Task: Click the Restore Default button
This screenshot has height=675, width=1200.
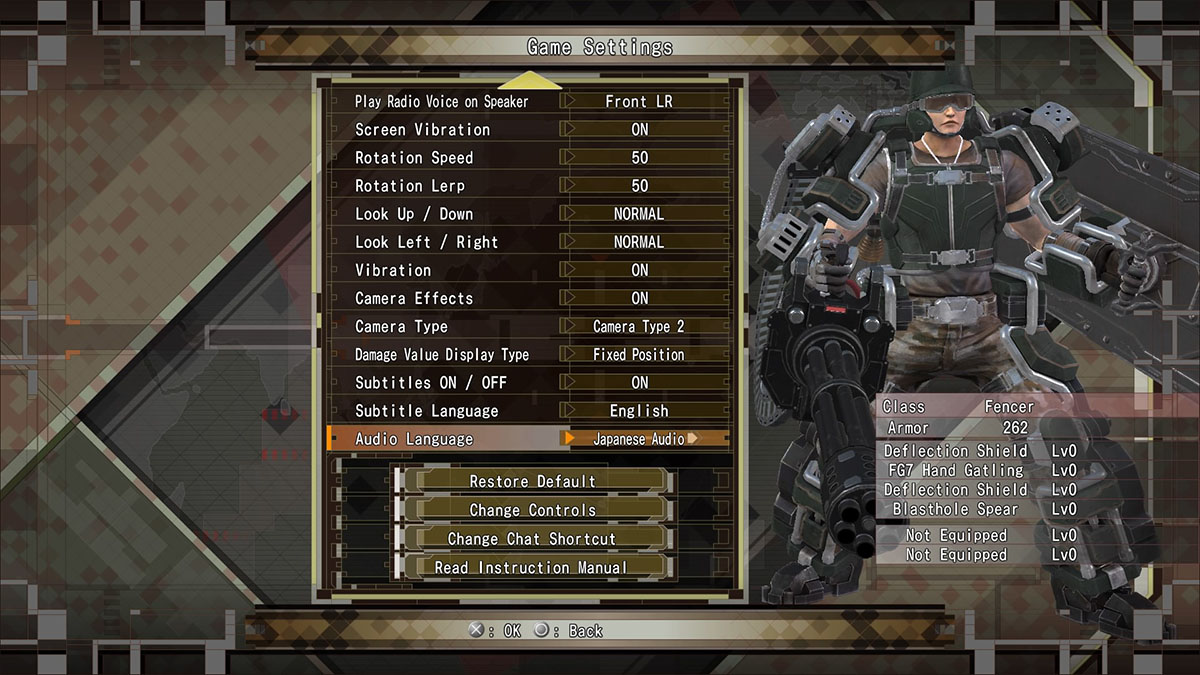Action: tap(532, 481)
